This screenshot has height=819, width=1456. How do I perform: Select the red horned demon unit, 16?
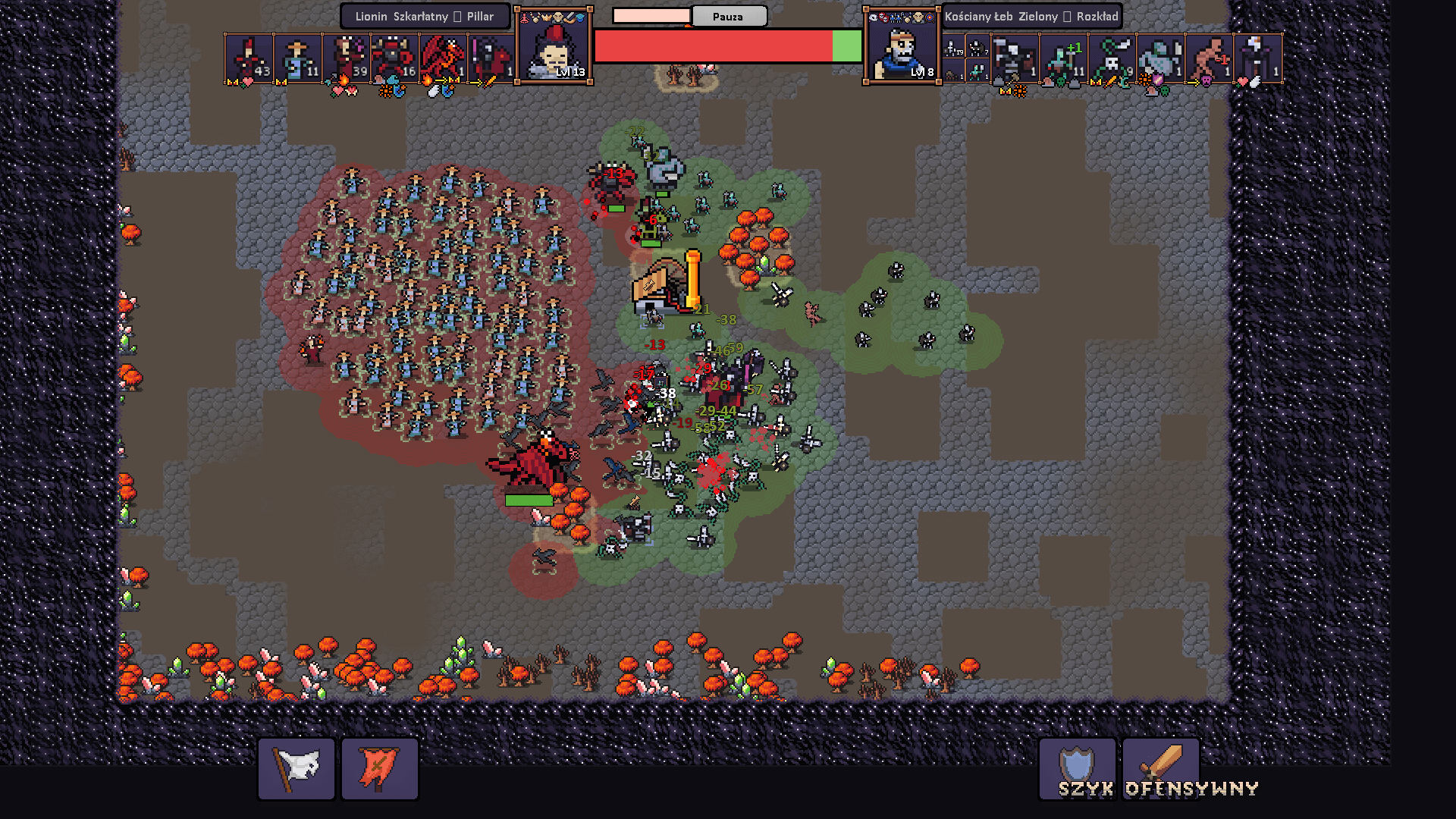point(395,58)
